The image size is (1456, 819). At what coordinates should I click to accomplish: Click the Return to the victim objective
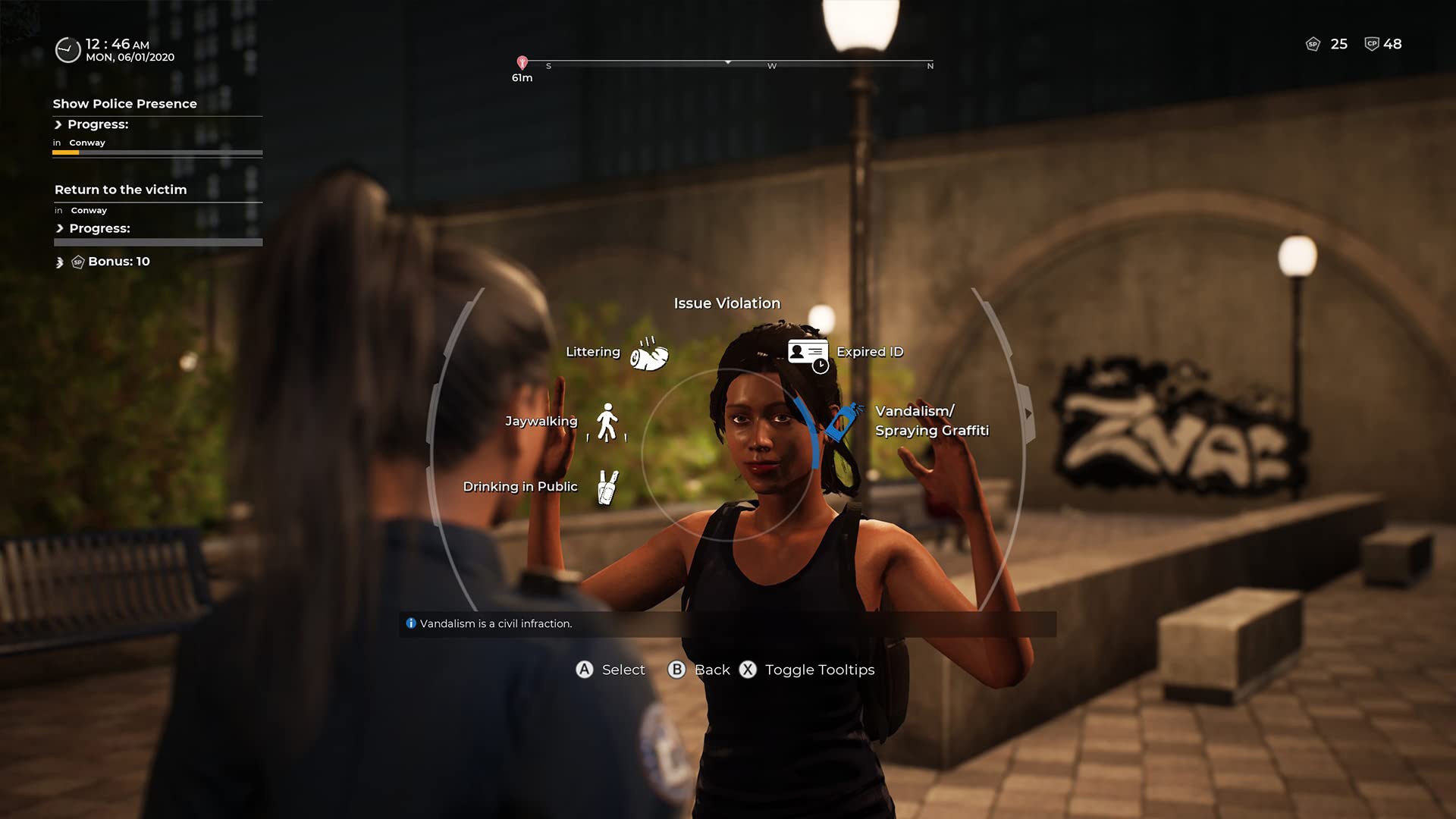(121, 190)
